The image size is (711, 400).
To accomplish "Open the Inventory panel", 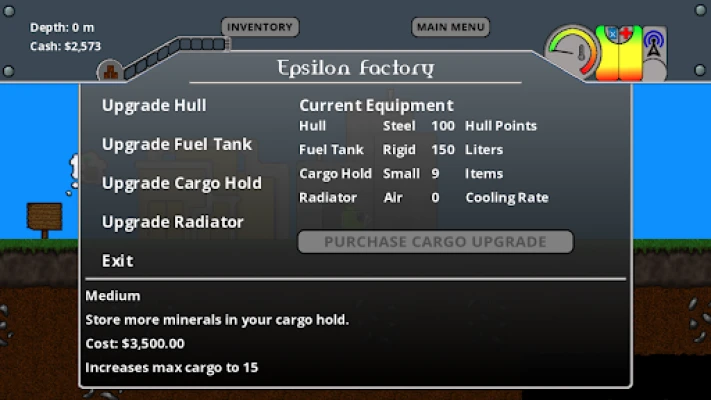I will [x=260, y=27].
